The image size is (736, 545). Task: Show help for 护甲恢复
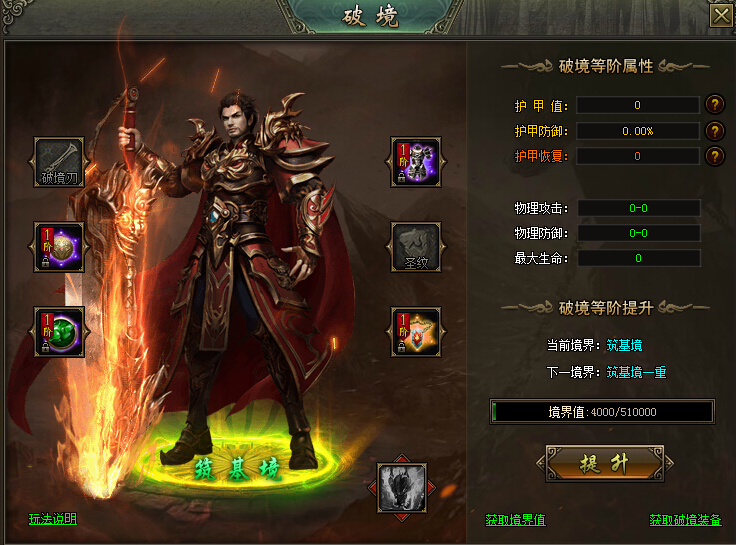[715, 156]
